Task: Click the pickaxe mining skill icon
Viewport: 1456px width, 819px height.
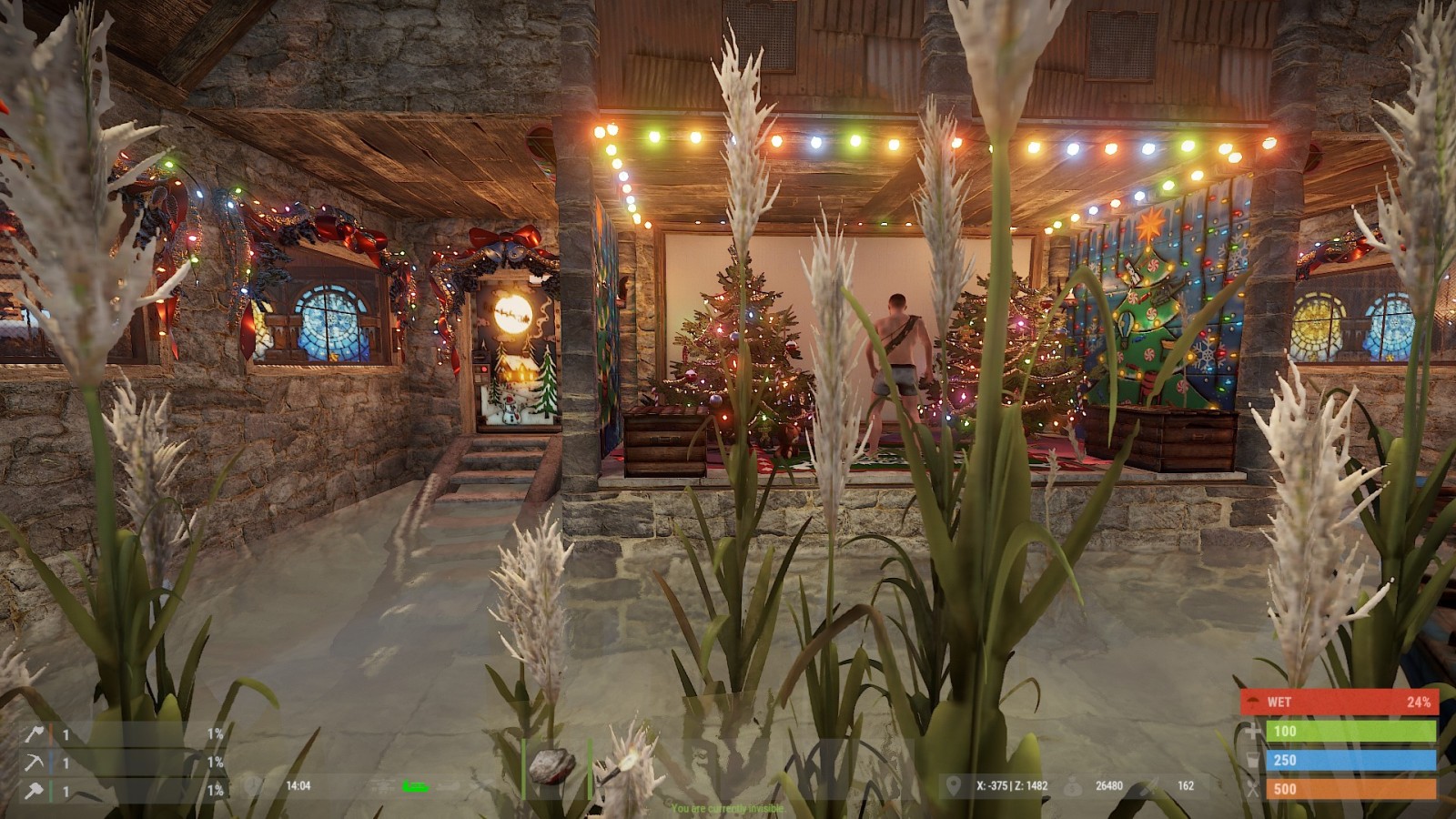Action: coord(35,763)
